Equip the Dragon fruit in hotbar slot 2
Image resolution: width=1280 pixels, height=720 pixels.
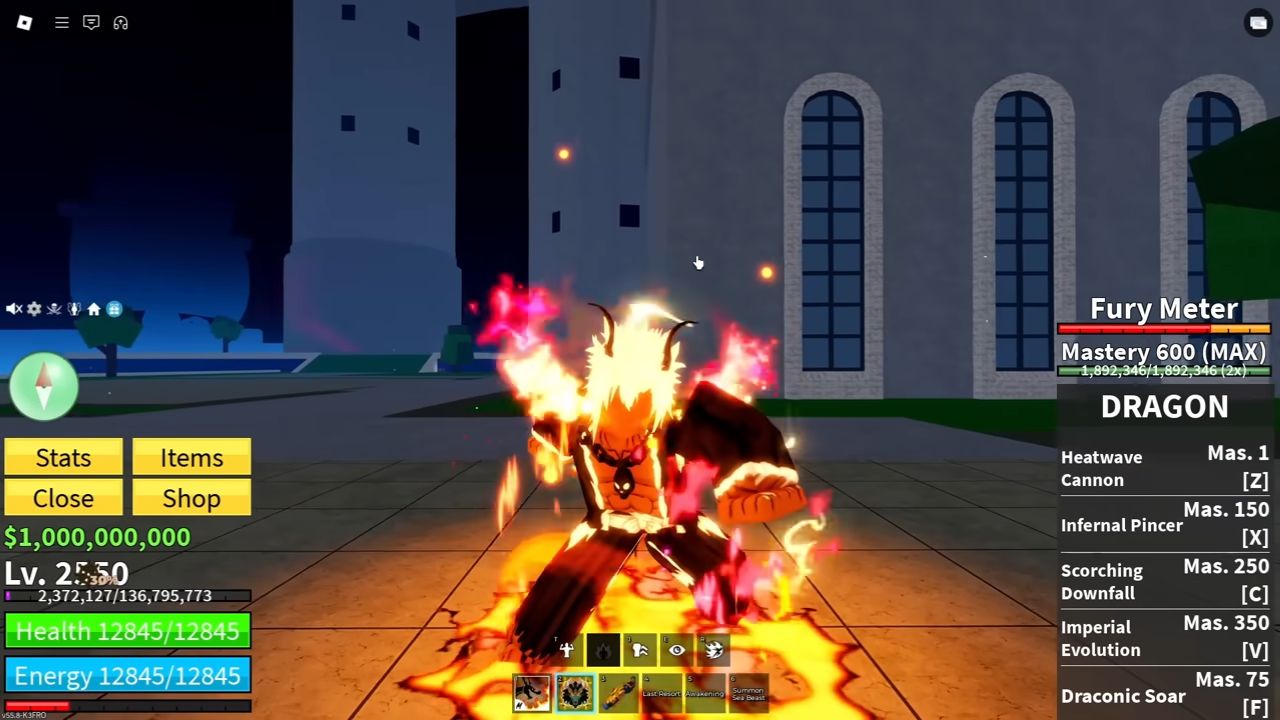point(574,692)
